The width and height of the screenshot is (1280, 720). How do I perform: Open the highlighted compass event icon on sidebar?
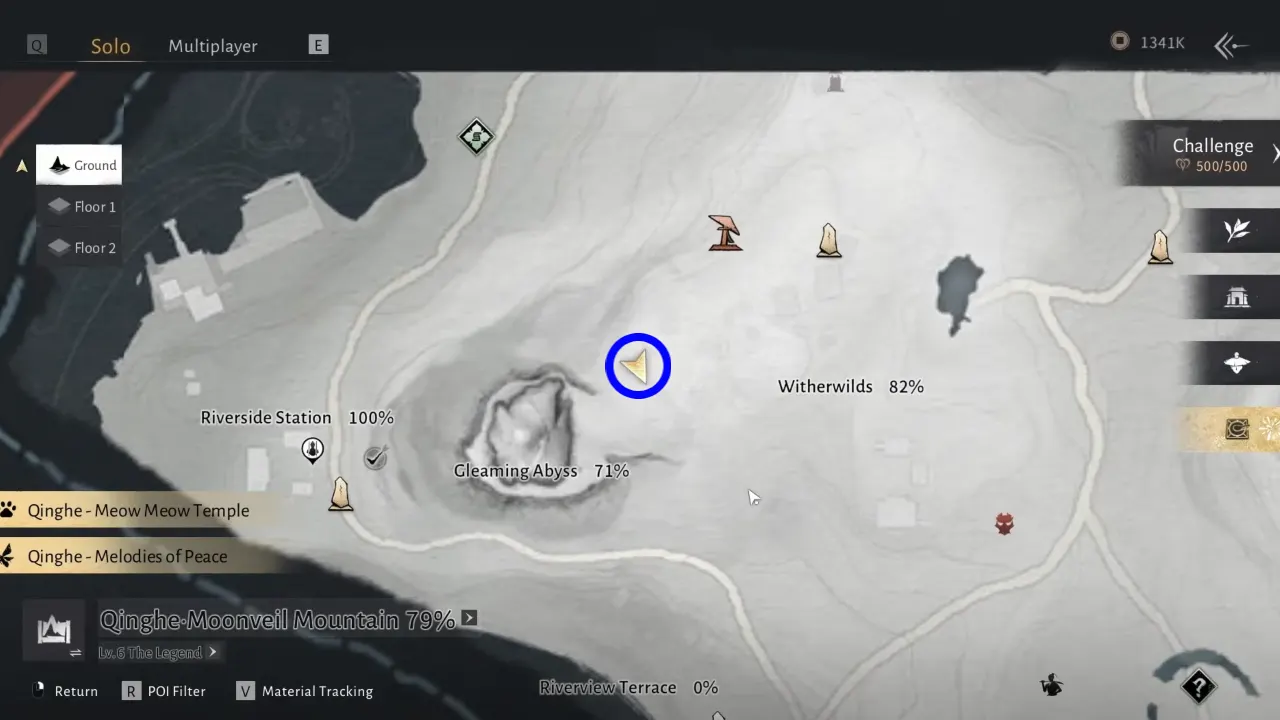(x=1236, y=430)
